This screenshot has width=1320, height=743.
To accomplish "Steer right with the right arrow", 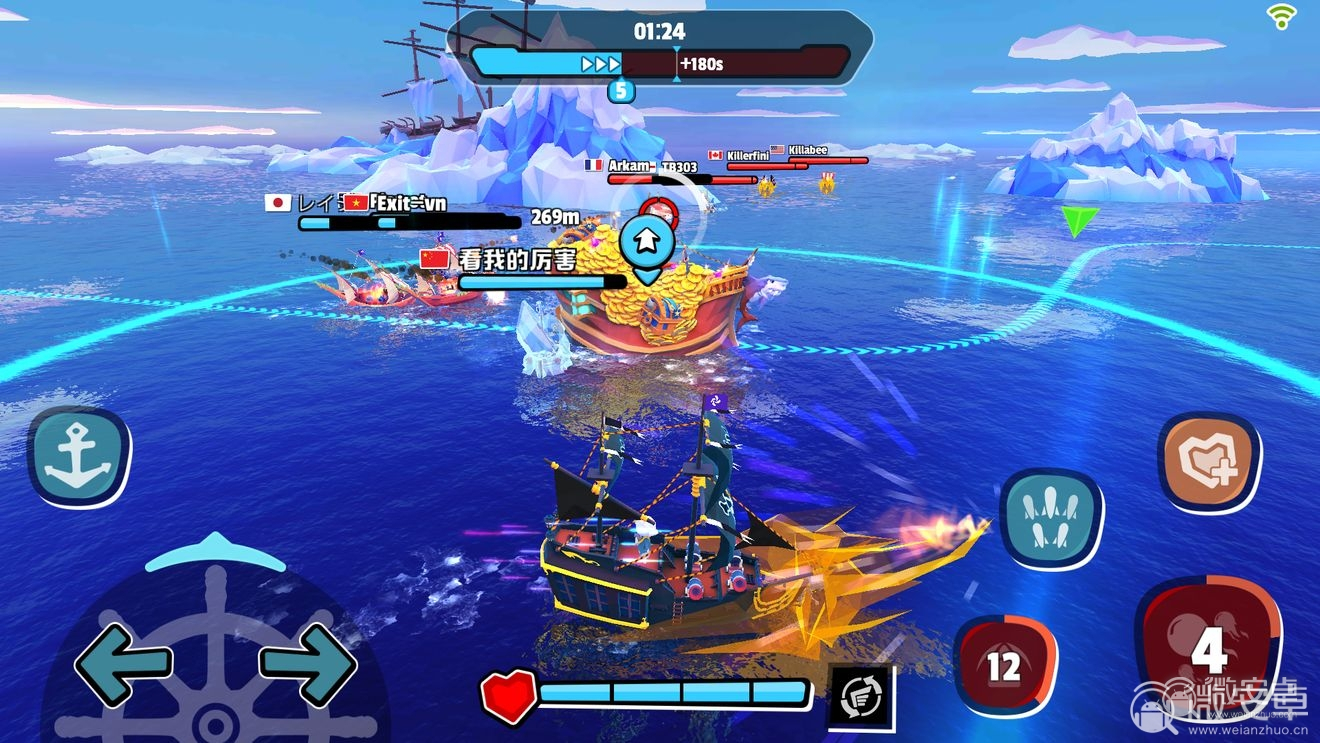I will pyautogui.click(x=308, y=664).
